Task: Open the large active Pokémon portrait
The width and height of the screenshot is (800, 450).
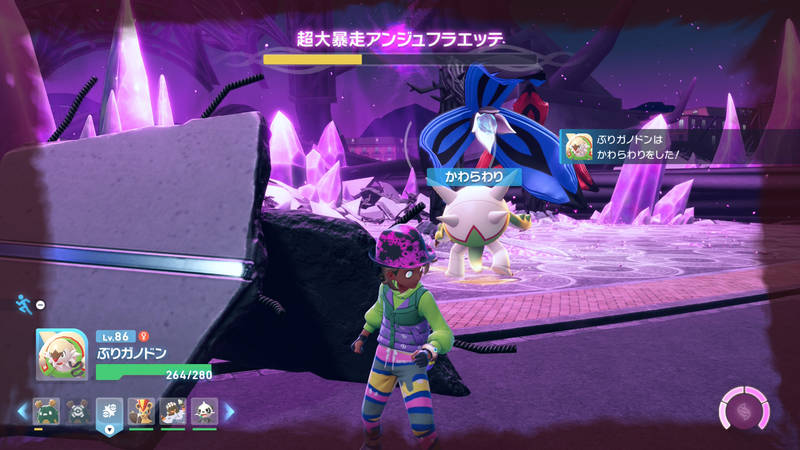Action: (x=61, y=353)
